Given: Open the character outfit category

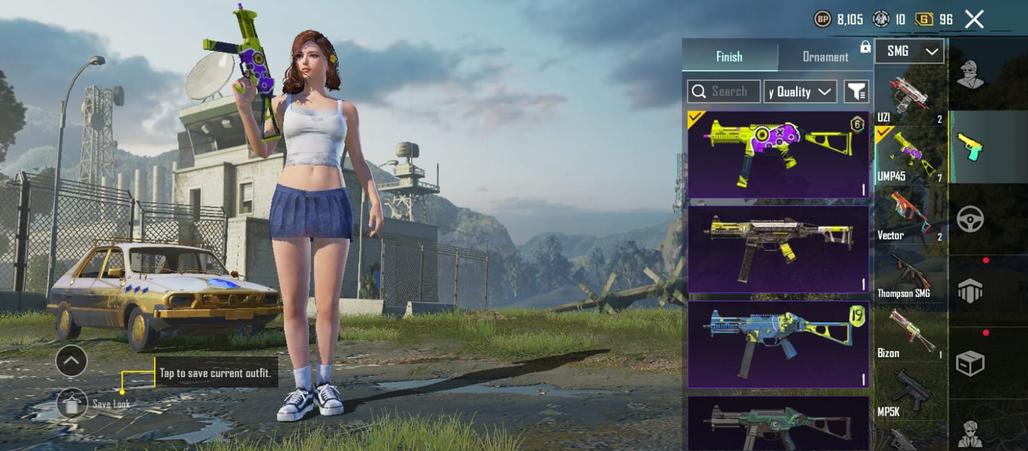Looking at the screenshot, I should 969,75.
